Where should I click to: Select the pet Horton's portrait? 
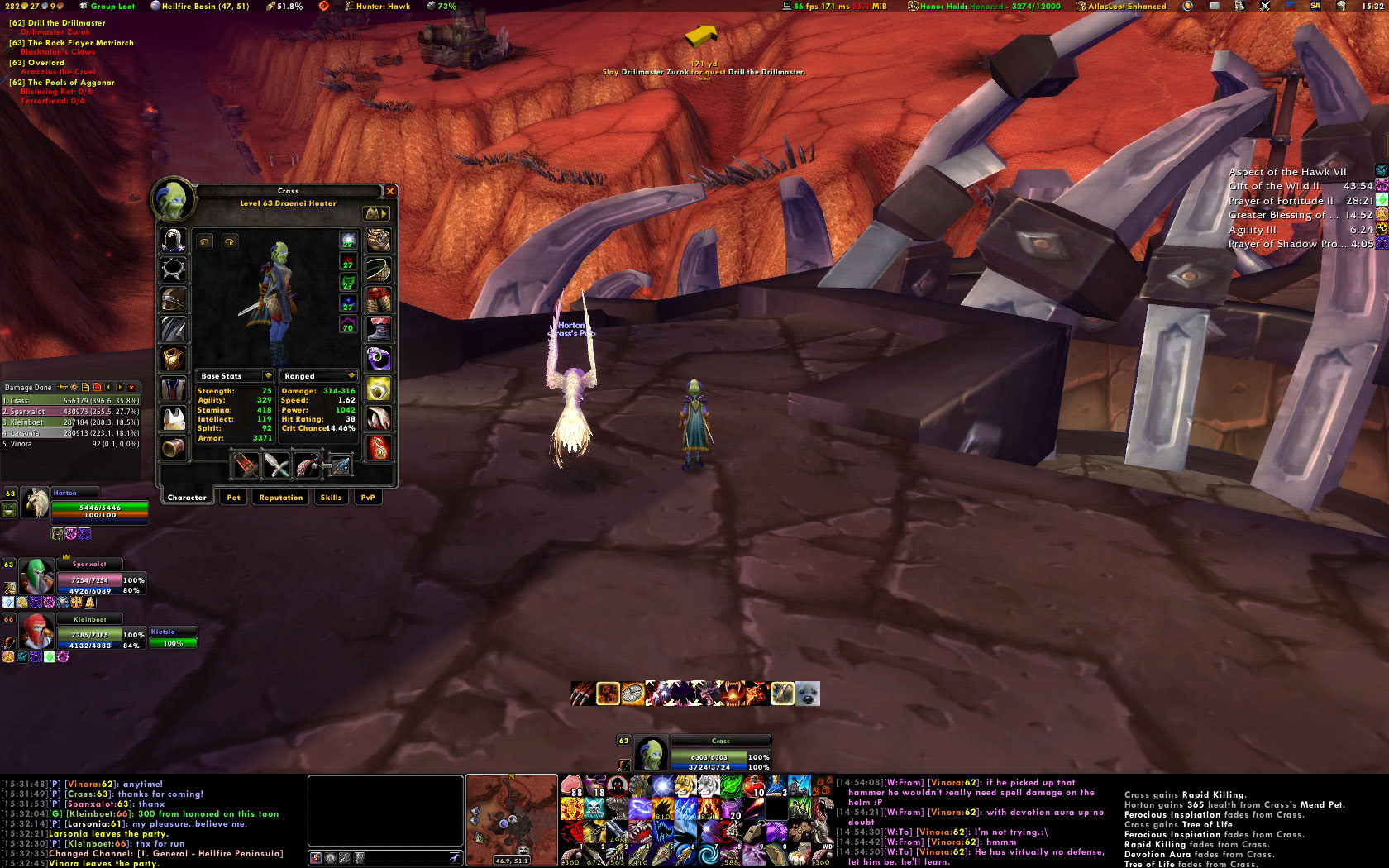point(35,503)
